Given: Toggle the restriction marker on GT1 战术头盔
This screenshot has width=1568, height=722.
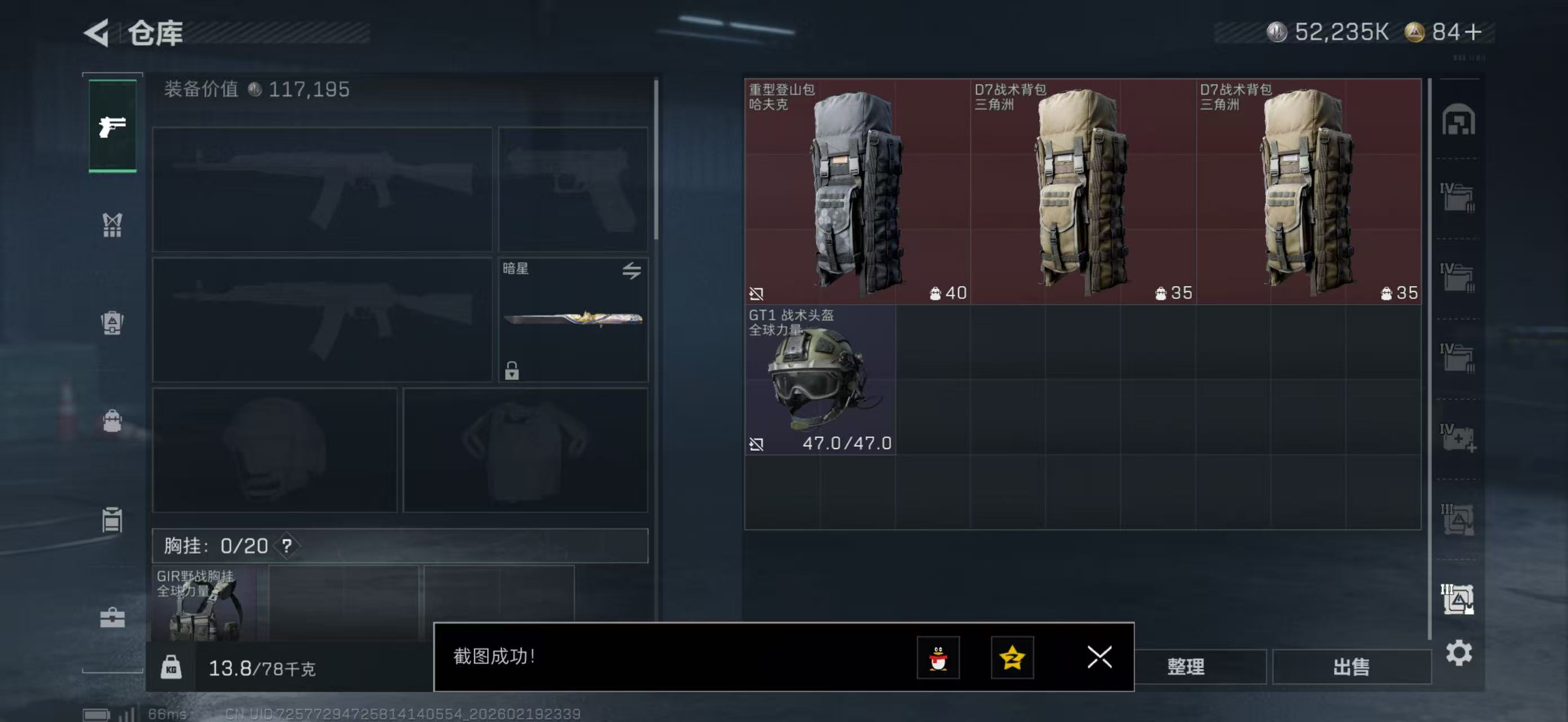Looking at the screenshot, I should (757, 446).
